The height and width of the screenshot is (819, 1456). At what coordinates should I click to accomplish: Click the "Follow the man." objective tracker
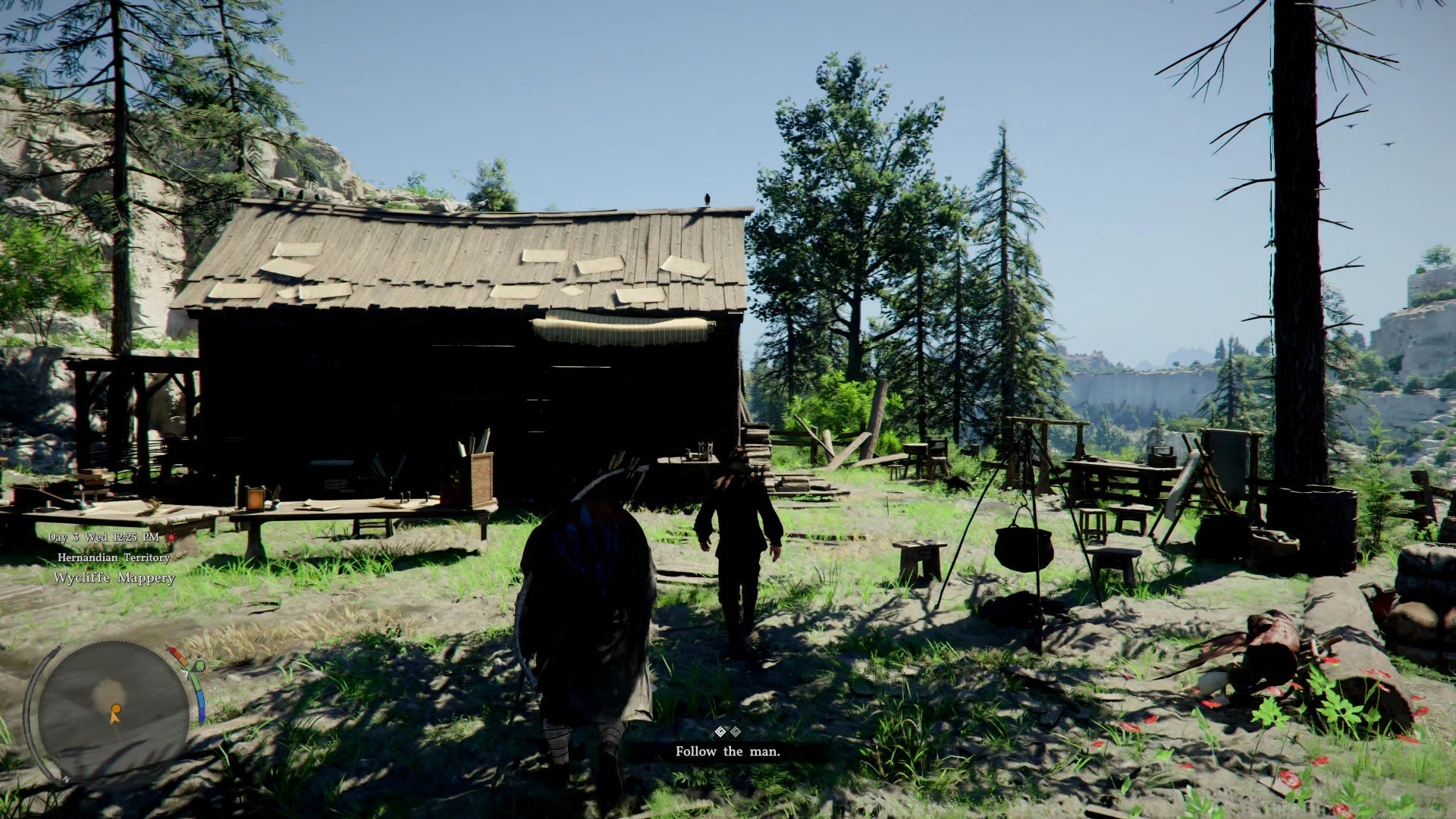[727, 752]
